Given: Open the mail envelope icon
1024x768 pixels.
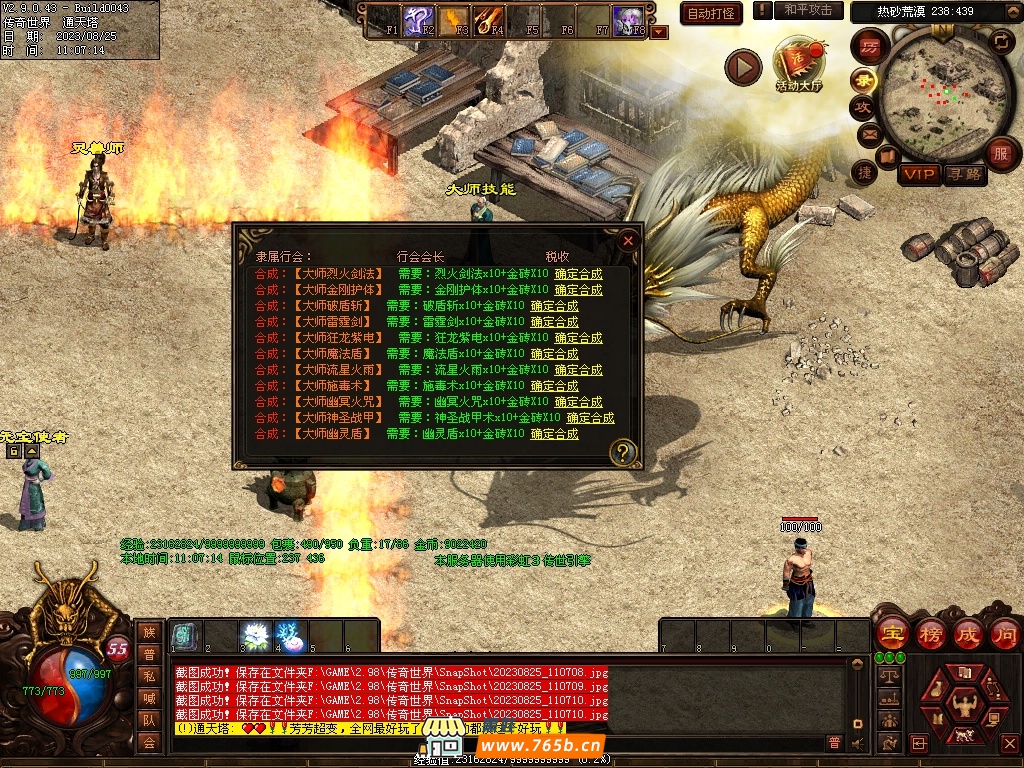Looking at the screenshot, I should (x=868, y=133).
